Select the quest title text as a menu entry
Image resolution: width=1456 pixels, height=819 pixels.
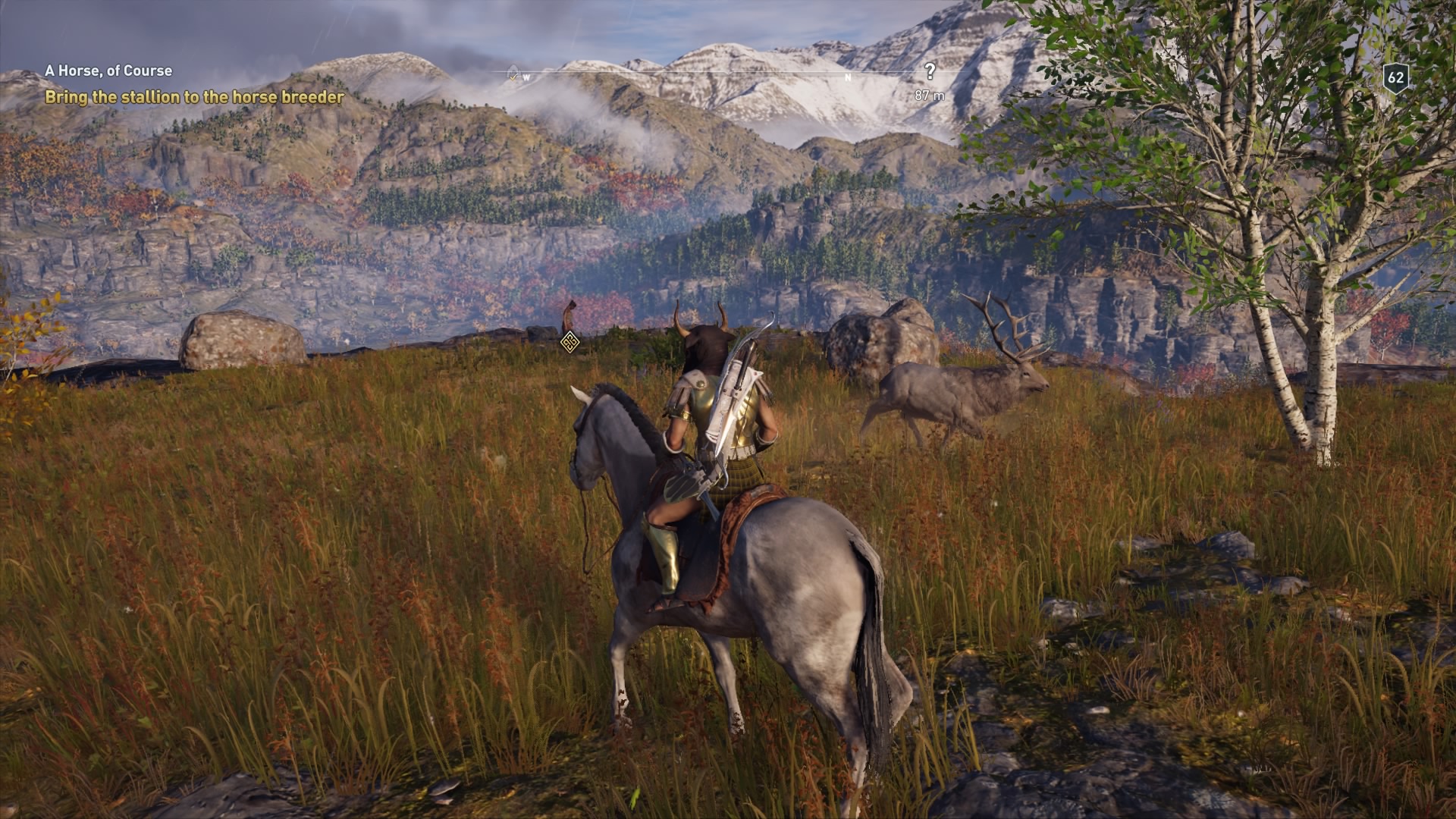coord(108,69)
